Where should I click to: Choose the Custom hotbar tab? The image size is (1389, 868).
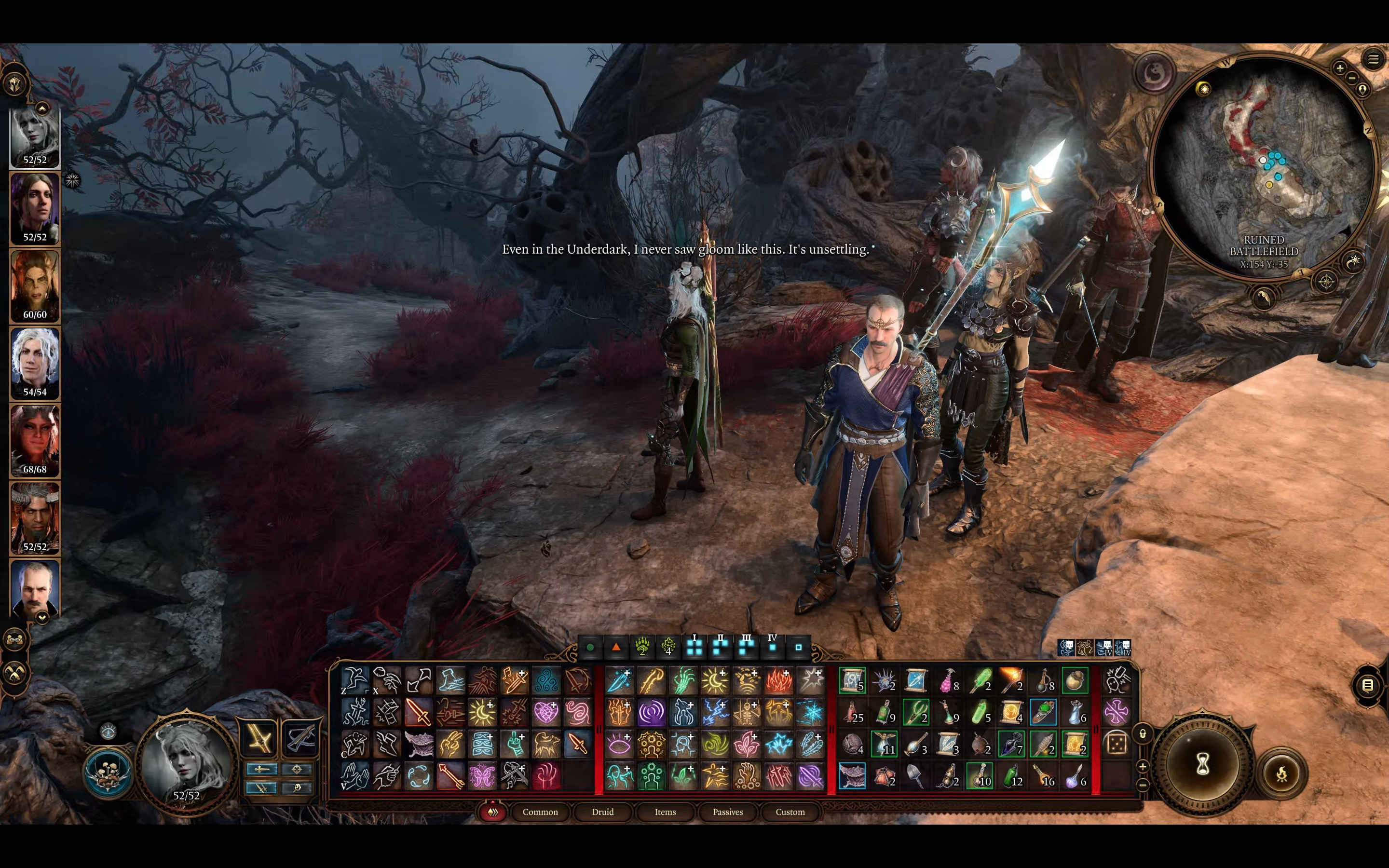[x=790, y=812]
